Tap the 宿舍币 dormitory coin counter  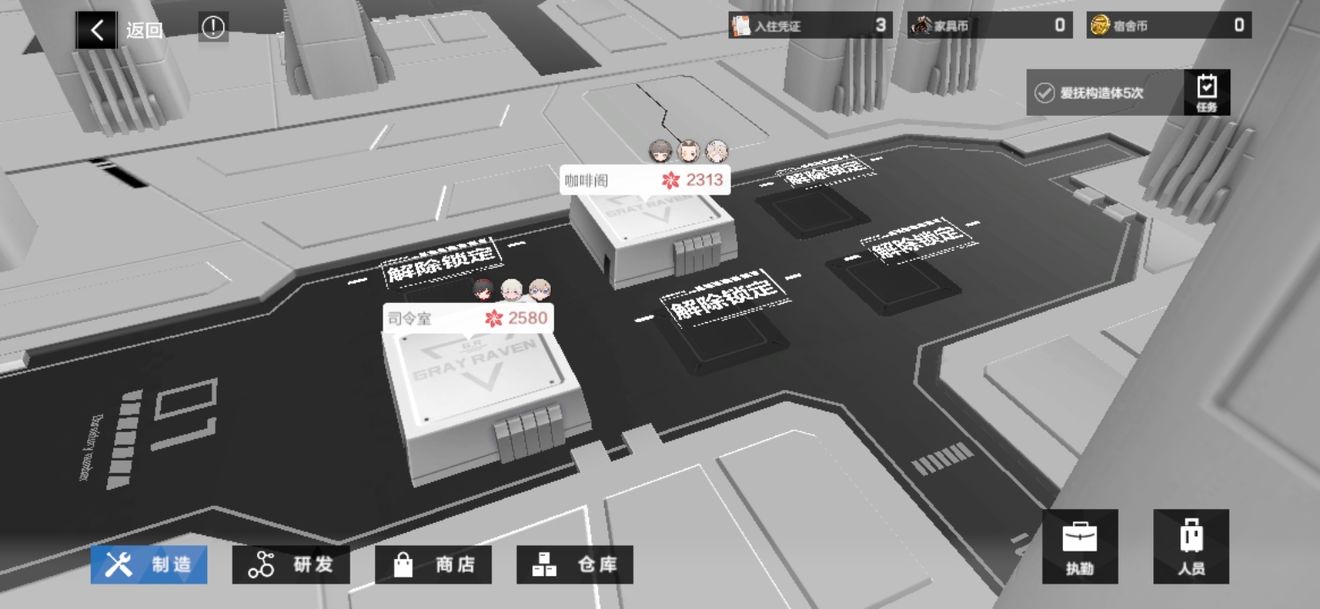click(x=1169, y=26)
